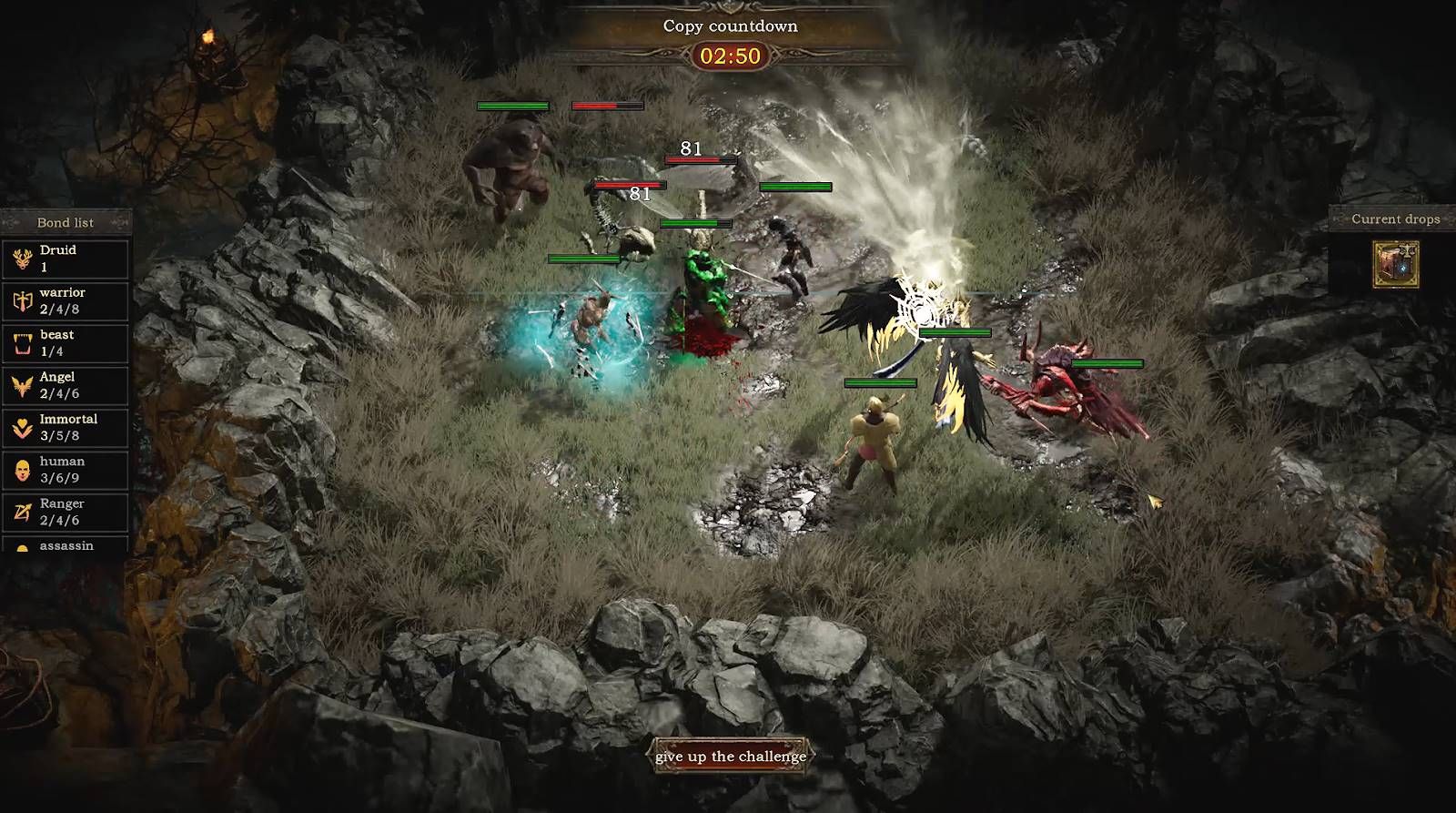
Task: Click the human bond row
Action: (66, 470)
